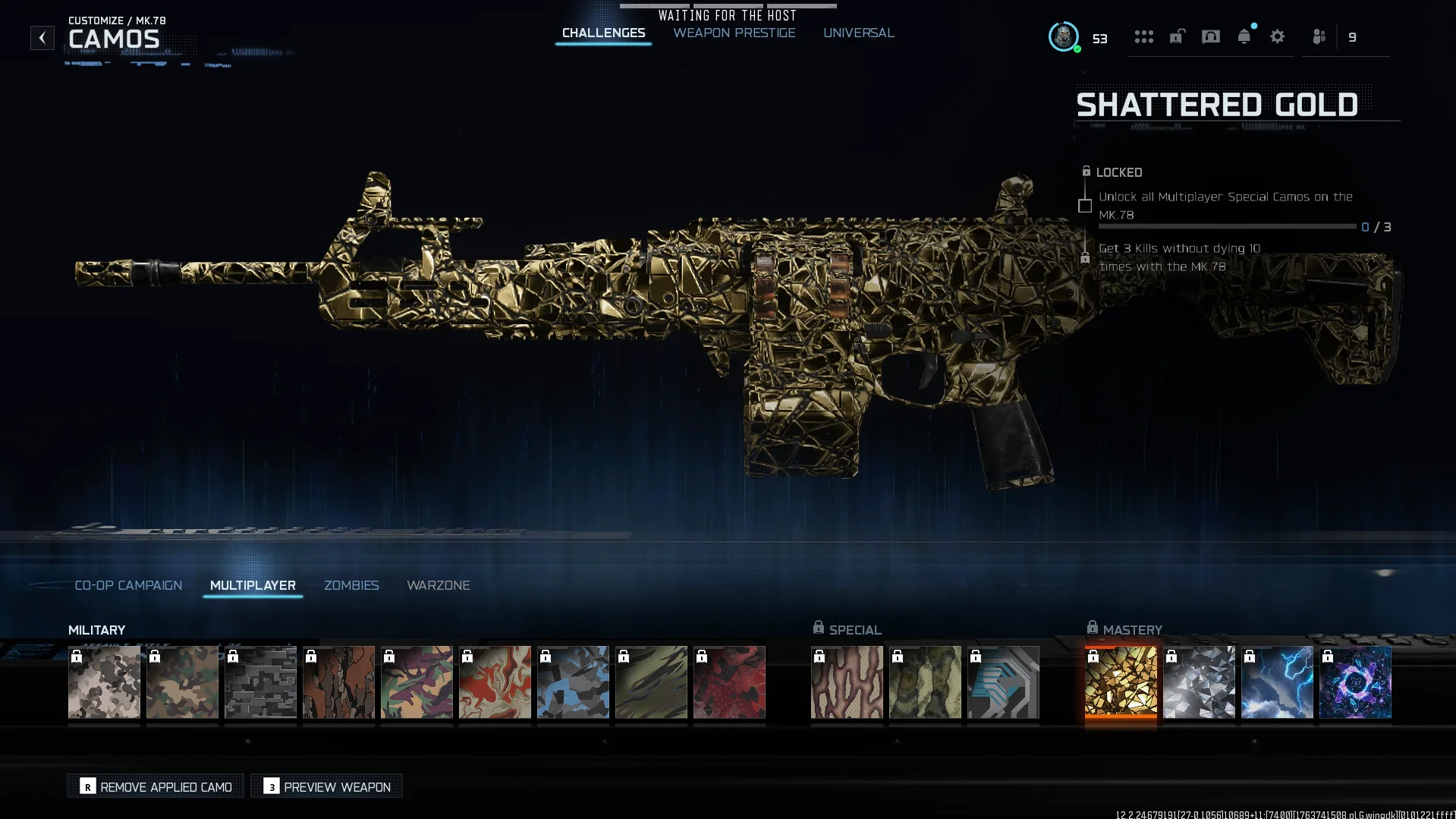The width and height of the screenshot is (1456, 819).
Task: Select the red and cream swirl military camo
Action: (495, 682)
